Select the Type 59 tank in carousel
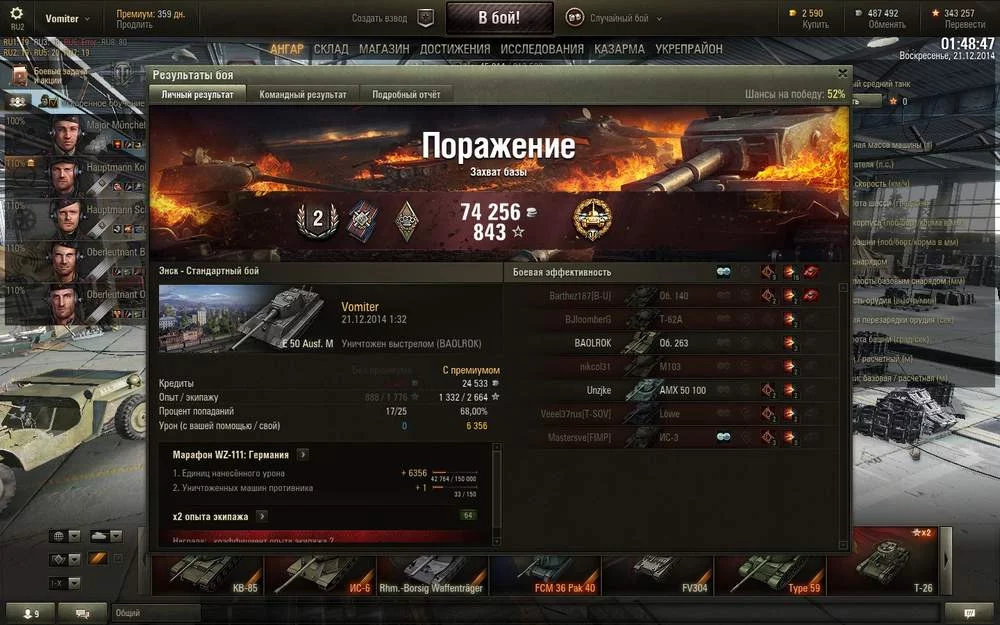Image resolution: width=1000 pixels, height=625 pixels. [x=770, y=573]
